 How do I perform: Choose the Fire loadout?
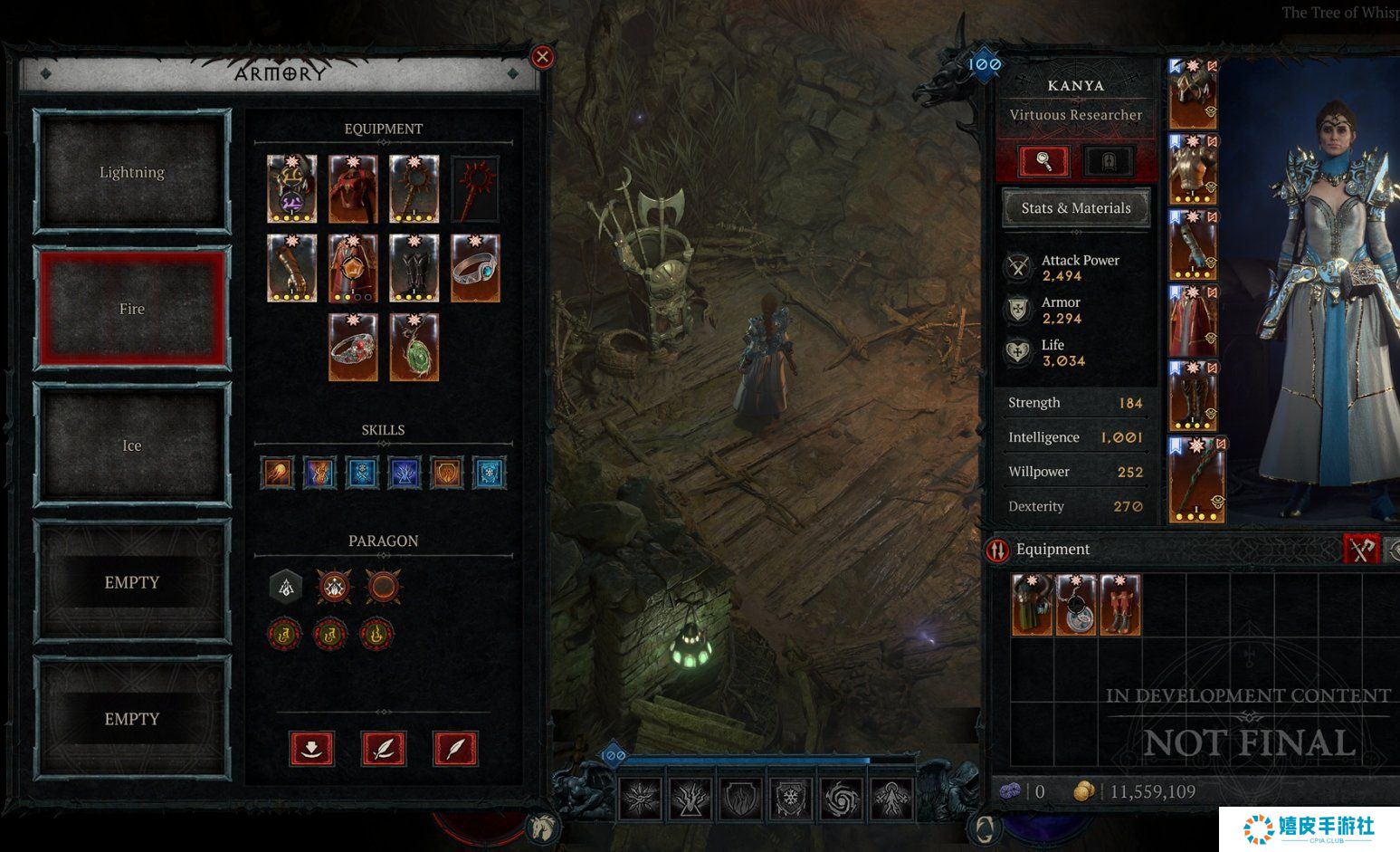pyautogui.click(x=132, y=309)
